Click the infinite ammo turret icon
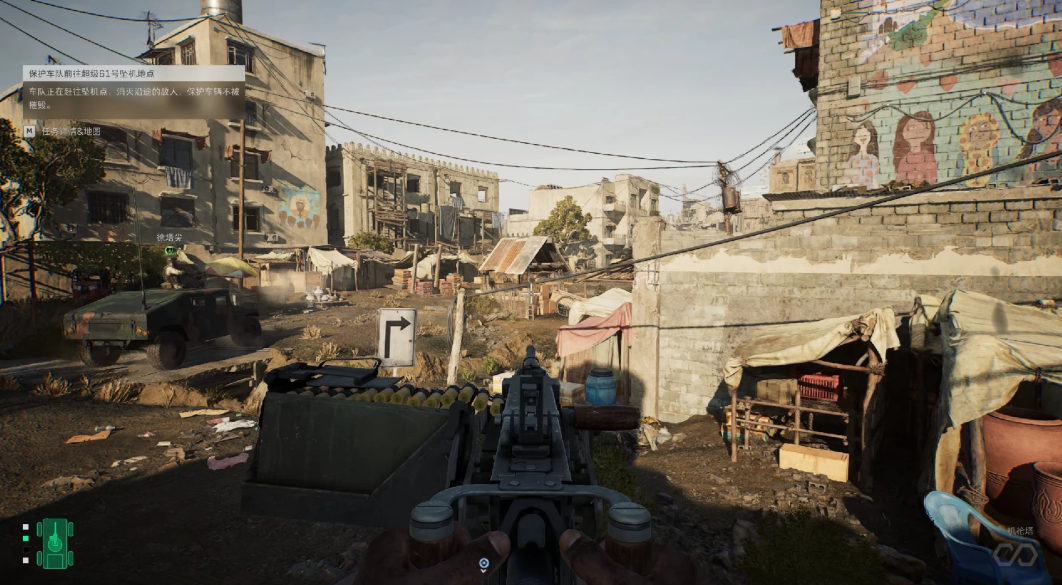The image size is (1062, 585). (x=1015, y=551)
